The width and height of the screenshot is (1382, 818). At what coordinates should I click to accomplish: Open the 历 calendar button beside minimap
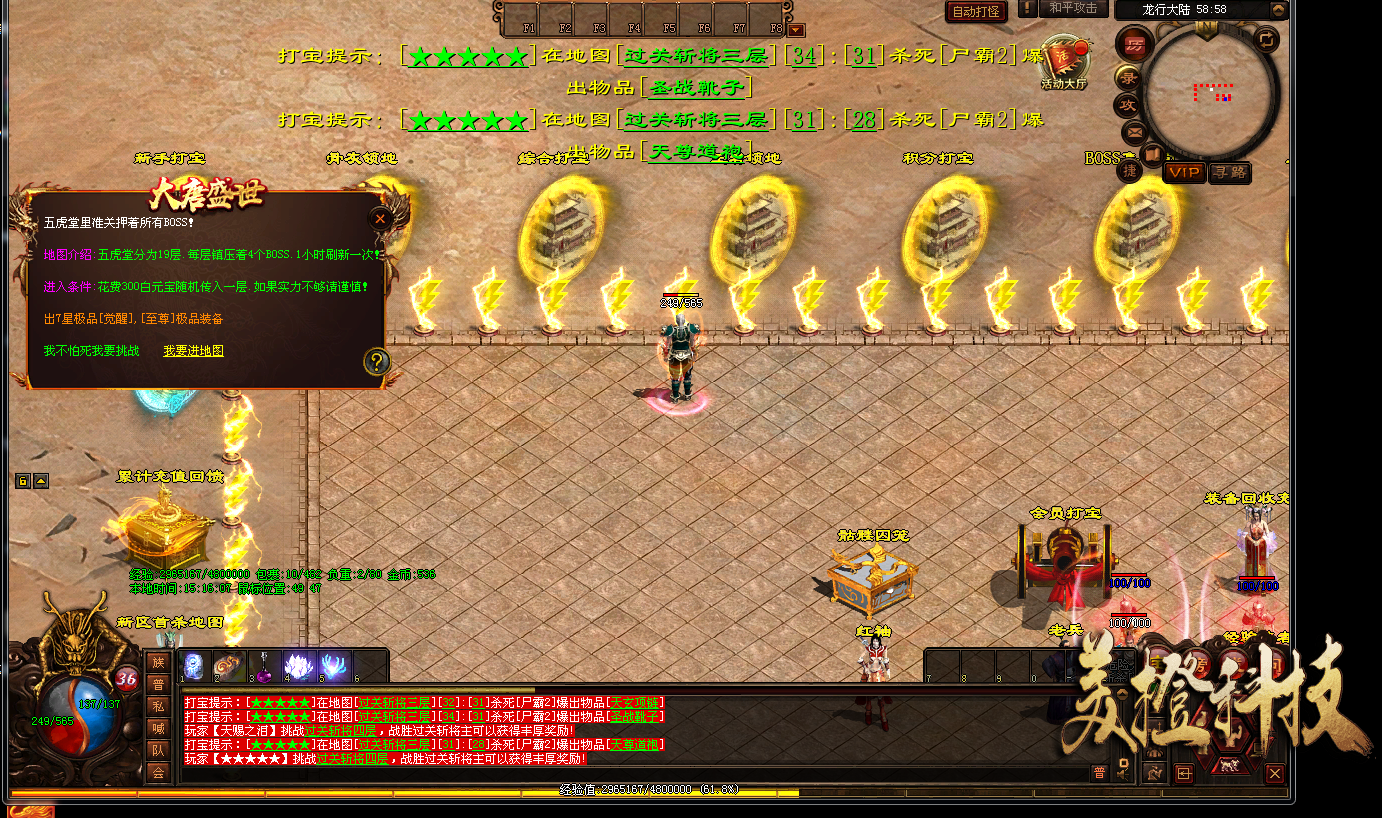1133,45
